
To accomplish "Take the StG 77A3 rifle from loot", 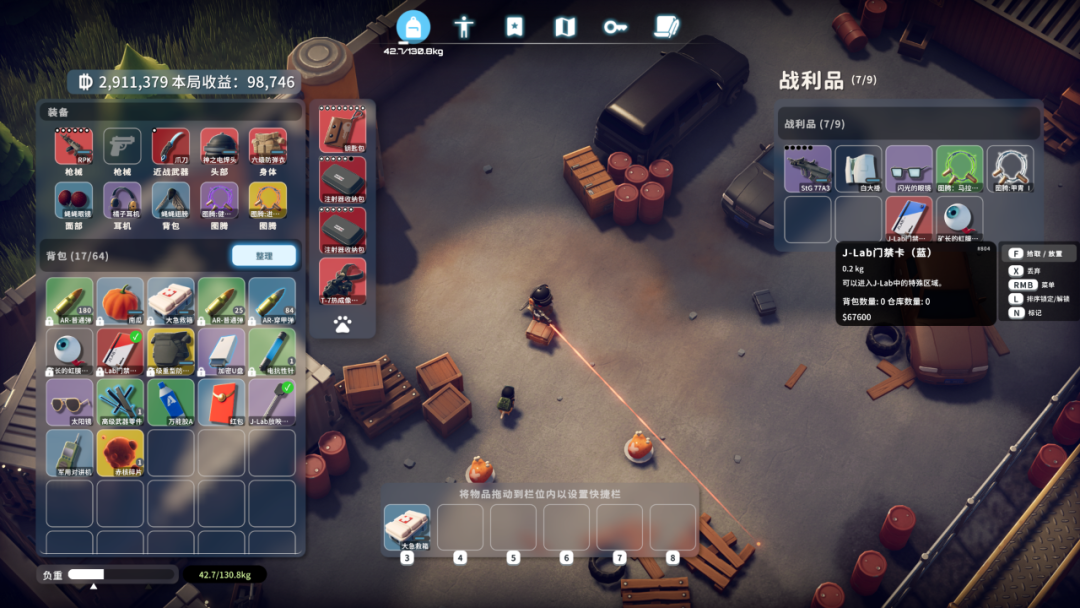I will pyautogui.click(x=808, y=168).
